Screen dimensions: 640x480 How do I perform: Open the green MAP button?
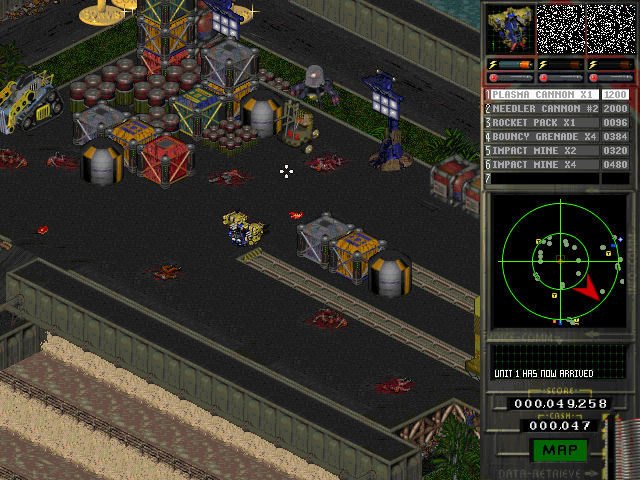(x=558, y=451)
